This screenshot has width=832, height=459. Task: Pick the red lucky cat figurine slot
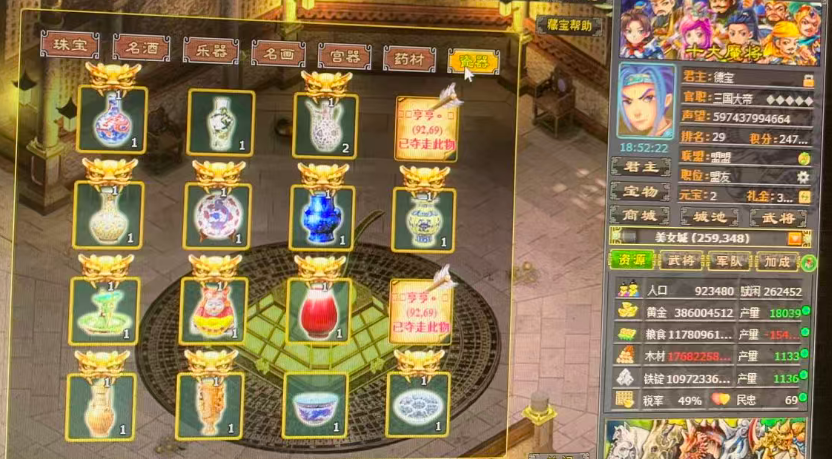point(211,311)
